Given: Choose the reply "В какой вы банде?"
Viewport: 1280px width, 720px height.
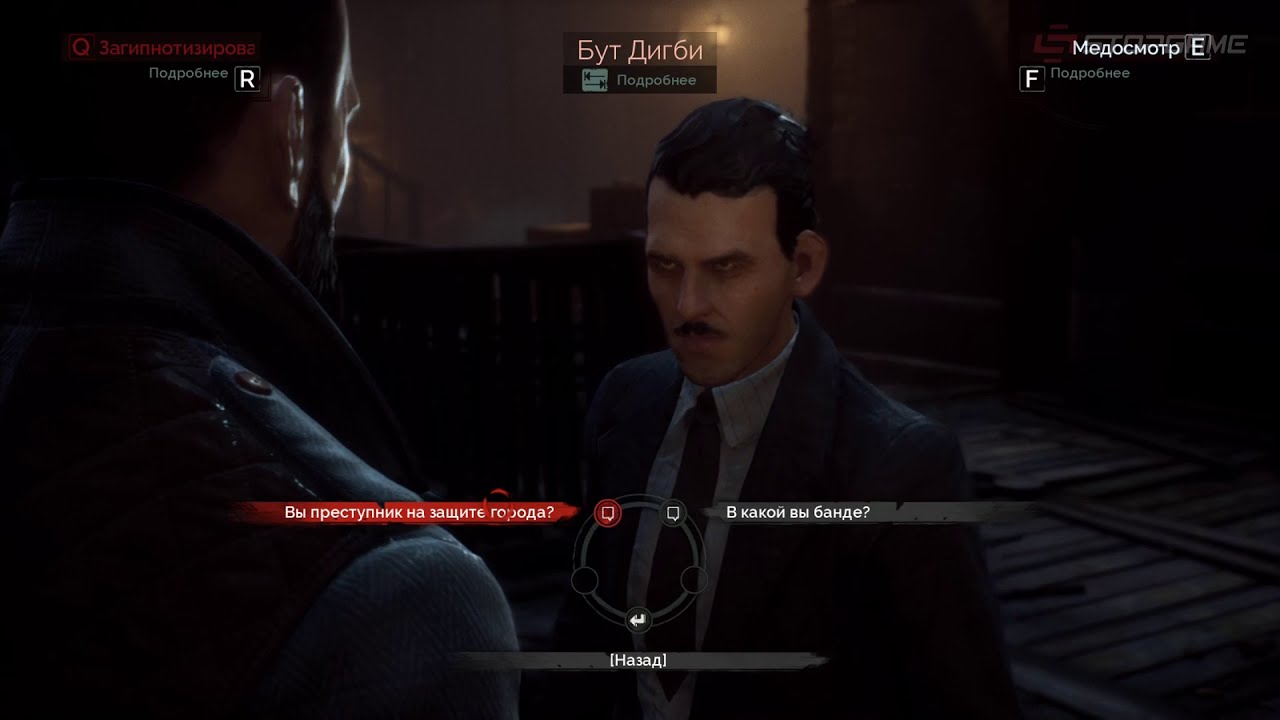Looking at the screenshot, I should pyautogui.click(x=797, y=512).
